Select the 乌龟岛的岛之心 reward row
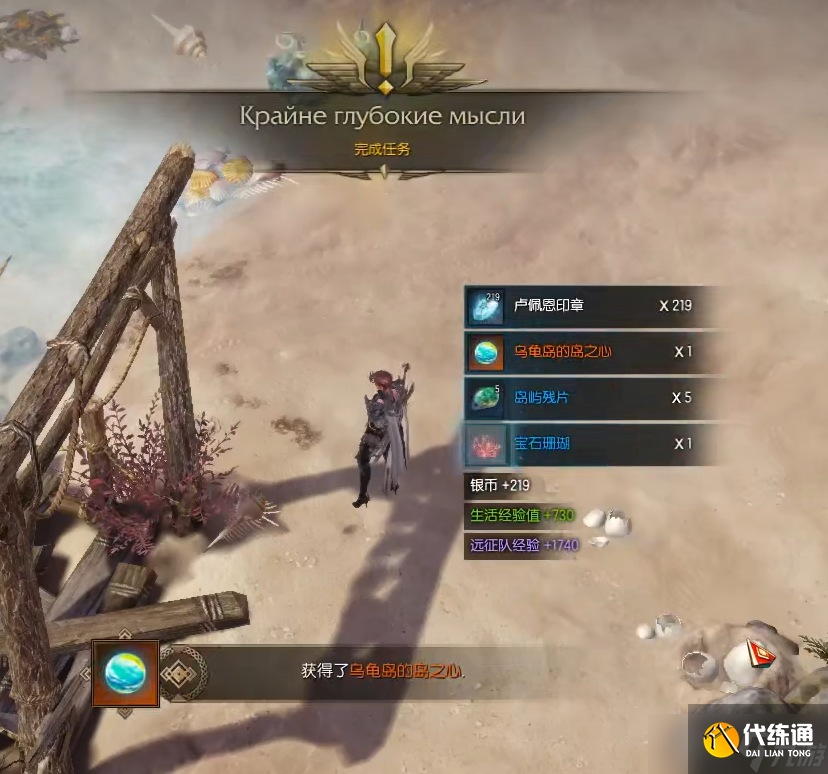 pyautogui.click(x=590, y=352)
